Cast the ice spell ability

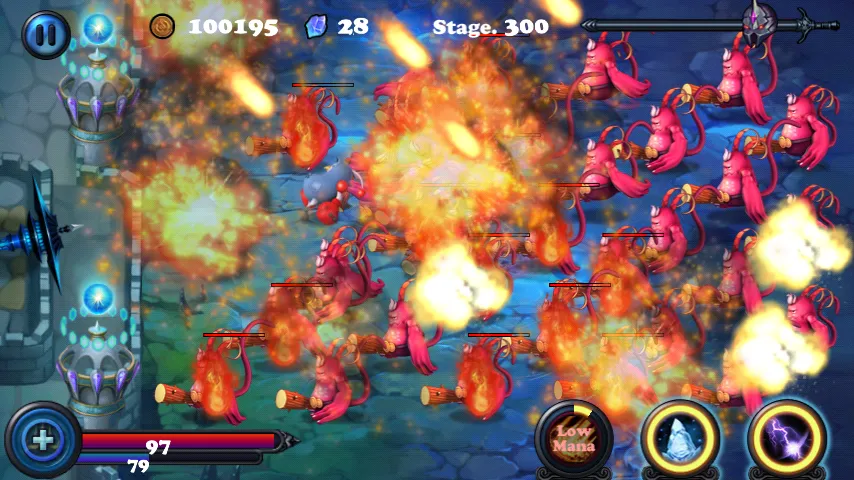[680, 439]
